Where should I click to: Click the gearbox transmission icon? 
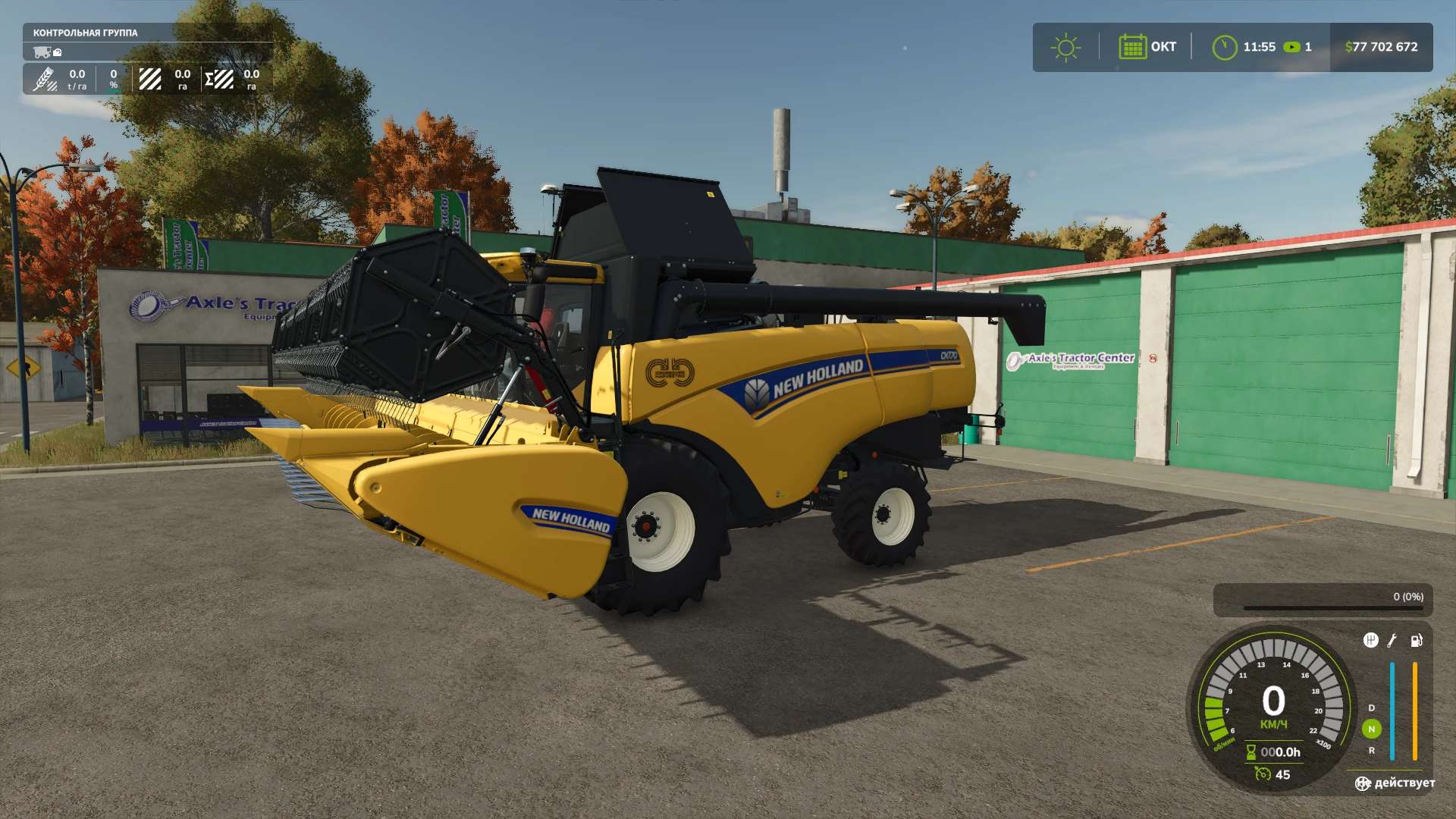tap(1370, 640)
